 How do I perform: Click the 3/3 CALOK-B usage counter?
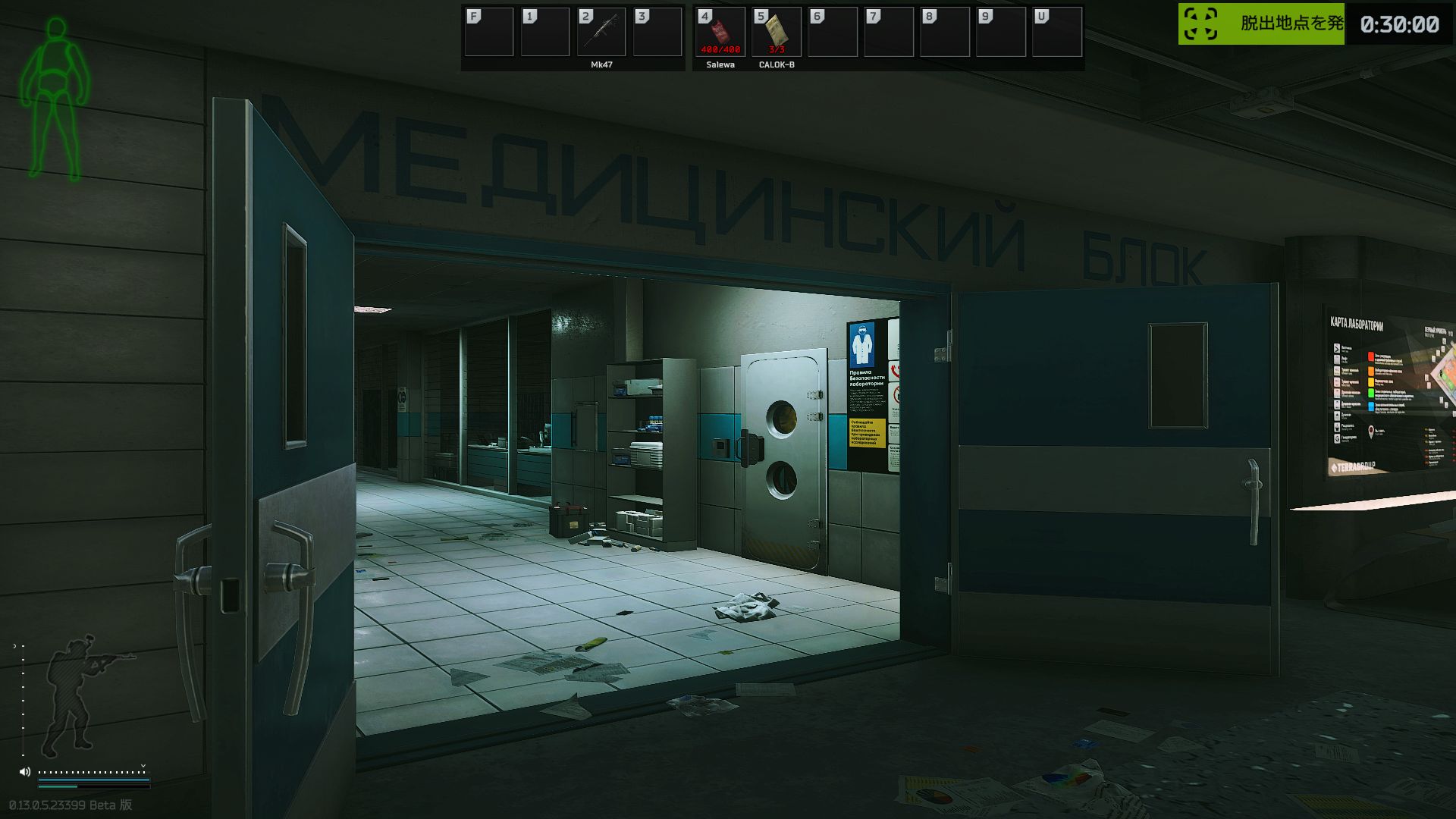pyautogui.click(x=775, y=51)
